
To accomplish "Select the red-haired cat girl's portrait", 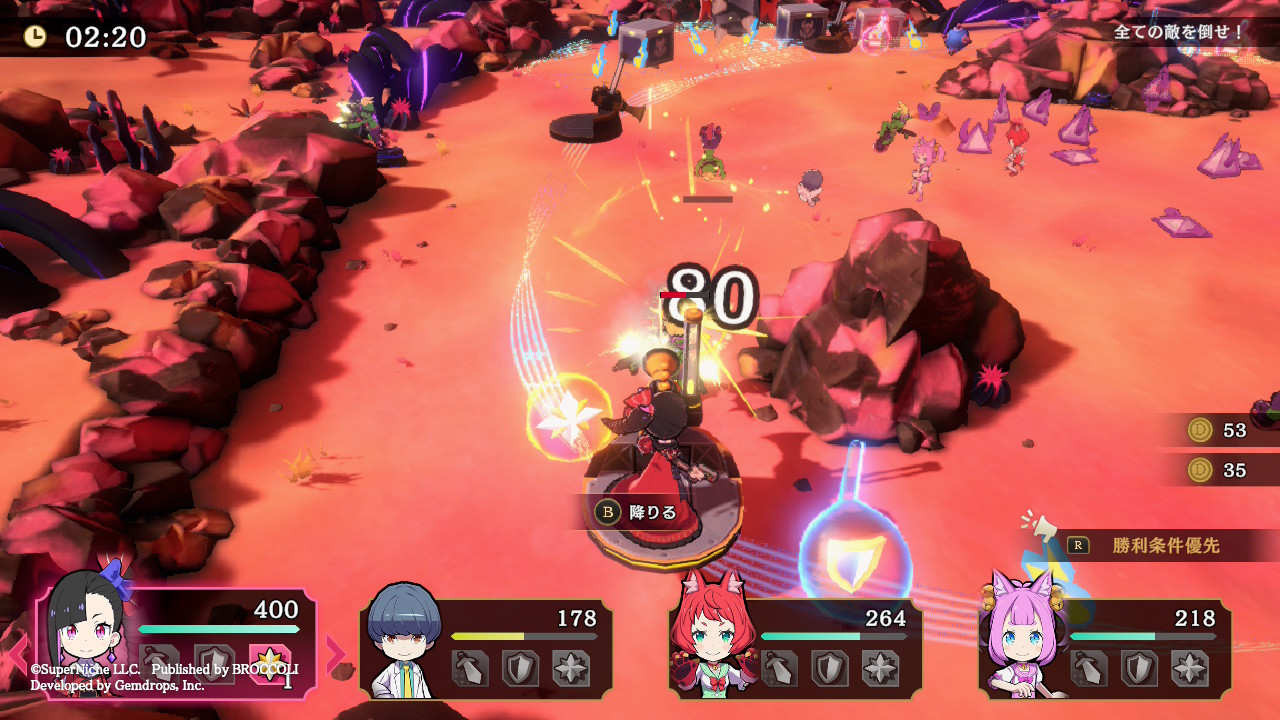I will tap(712, 638).
